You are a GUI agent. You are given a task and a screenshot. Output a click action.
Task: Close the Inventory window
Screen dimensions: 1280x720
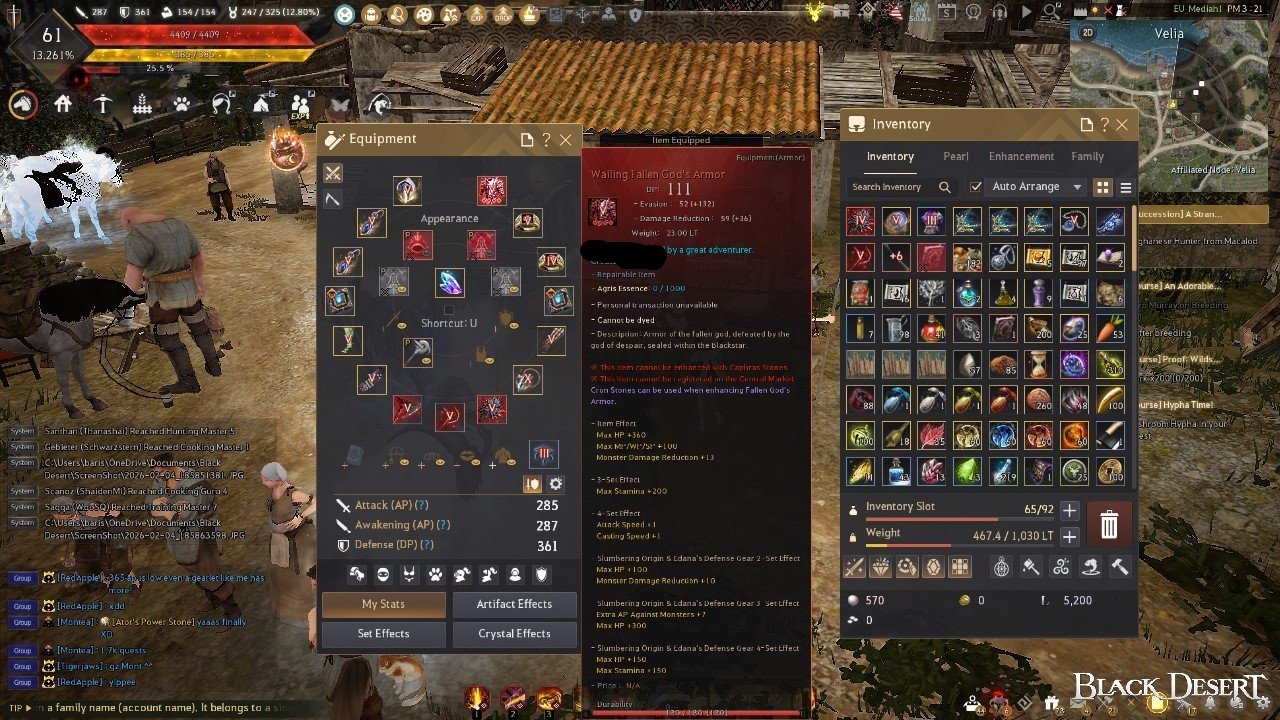click(x=1122, y=125)
